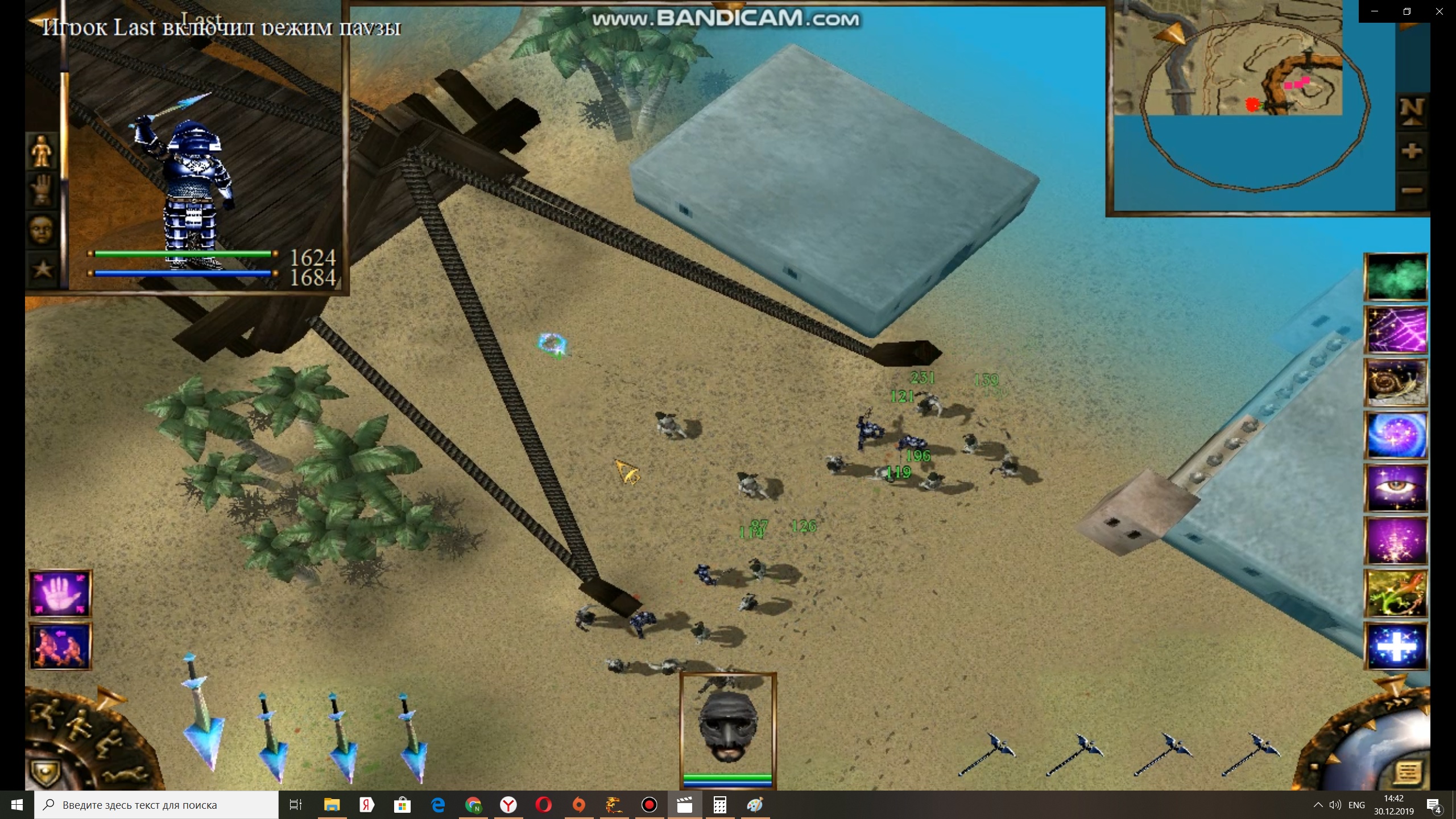This screenshot has height=819, width=1456.
Task: Cast the blue swirling vortex spell
Action: [x=1396, y=435]
